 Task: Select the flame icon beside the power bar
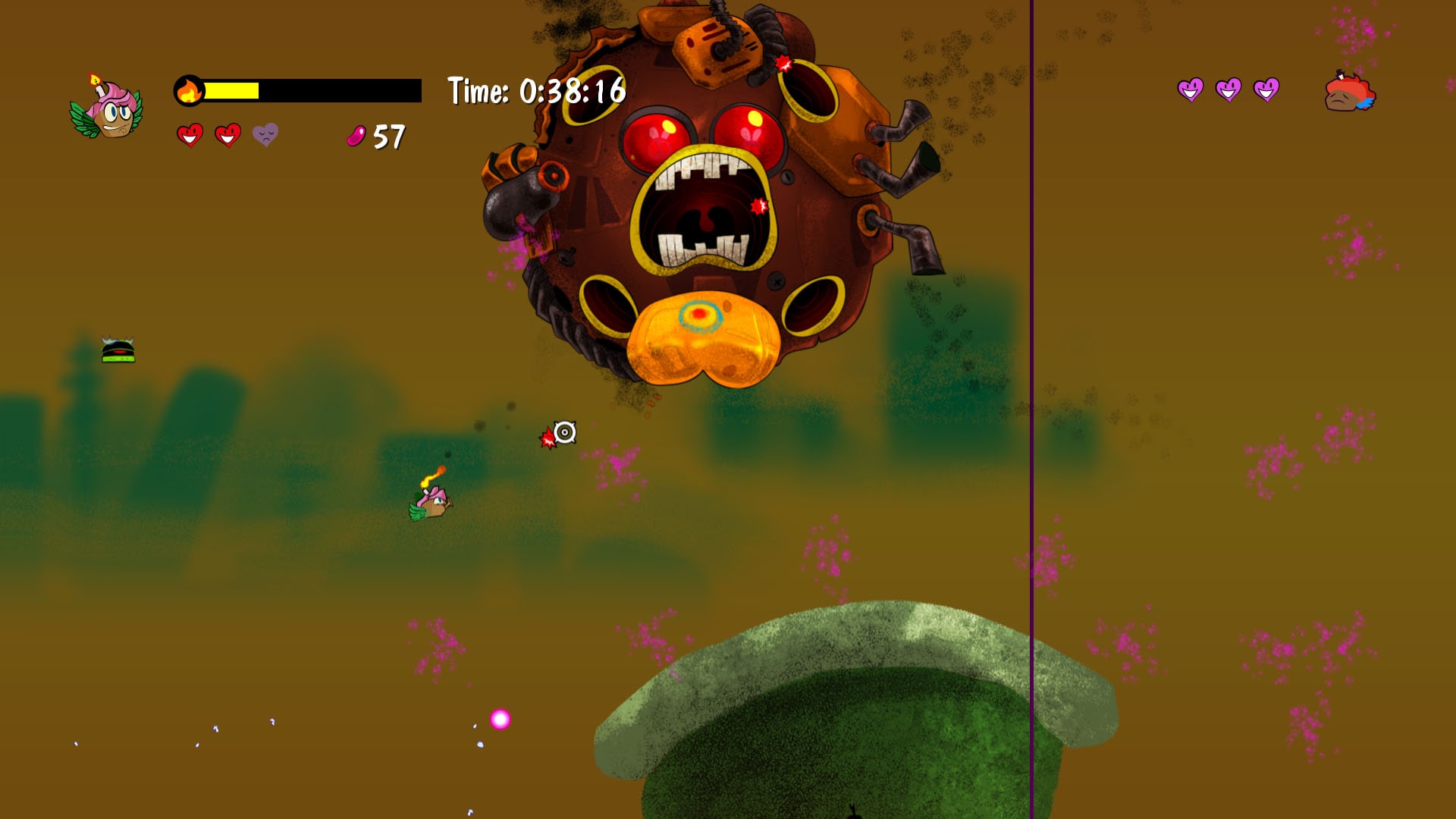click(x=190, y=89)
